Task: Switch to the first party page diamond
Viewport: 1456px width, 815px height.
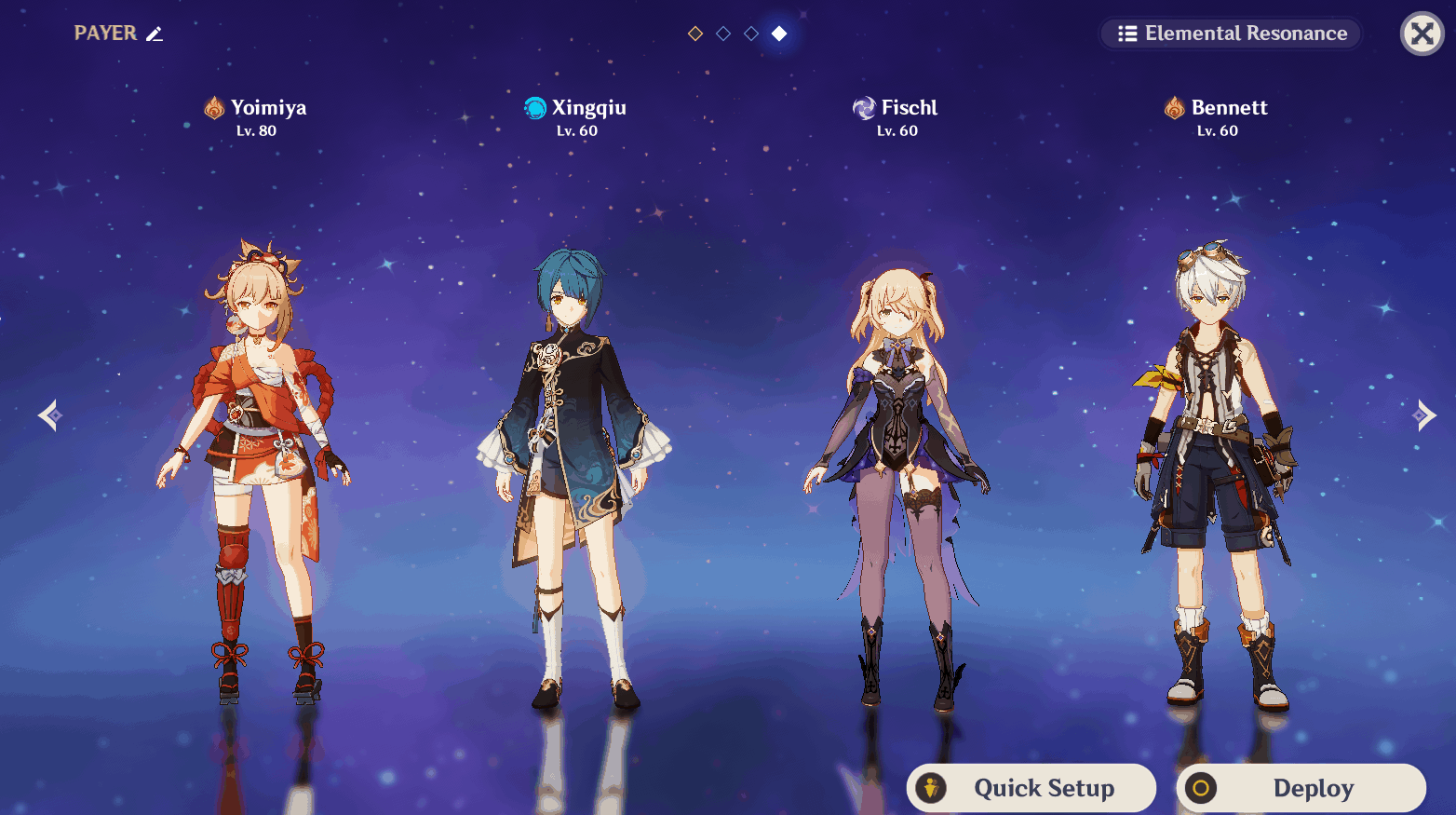Action: pyautogui.click(x=695, y=34)
